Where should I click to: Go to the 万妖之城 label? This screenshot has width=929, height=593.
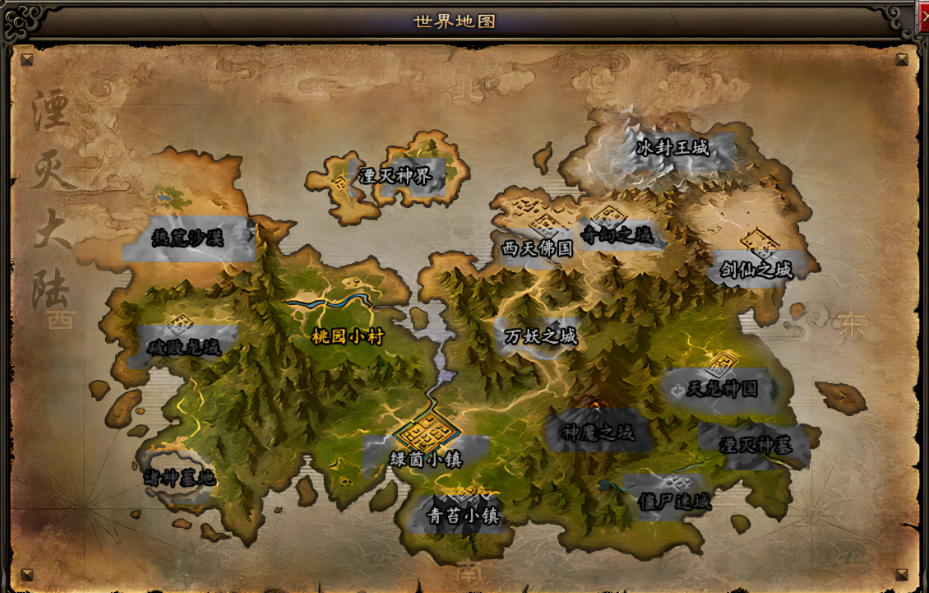click(x=541, y=336)
